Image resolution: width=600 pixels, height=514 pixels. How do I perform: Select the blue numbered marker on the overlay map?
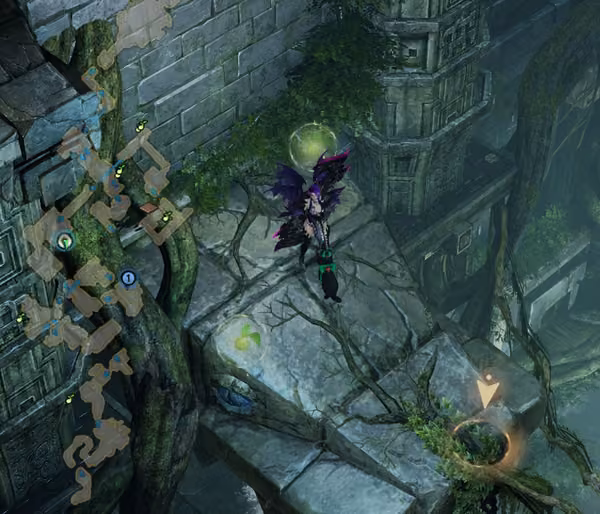(128, 277)
